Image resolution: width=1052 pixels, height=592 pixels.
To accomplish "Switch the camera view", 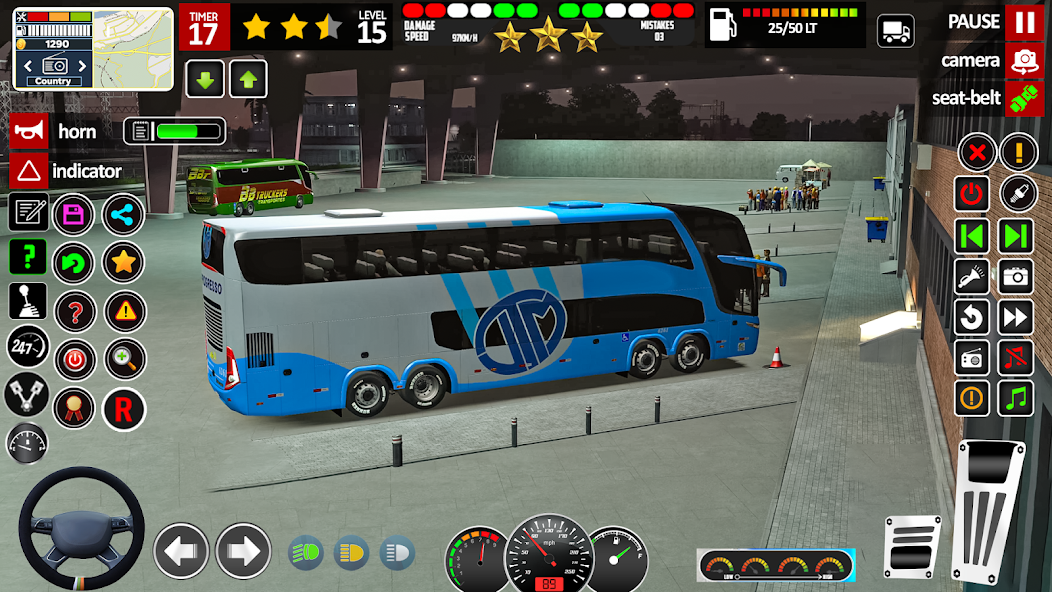I will tap(1023, 60).
